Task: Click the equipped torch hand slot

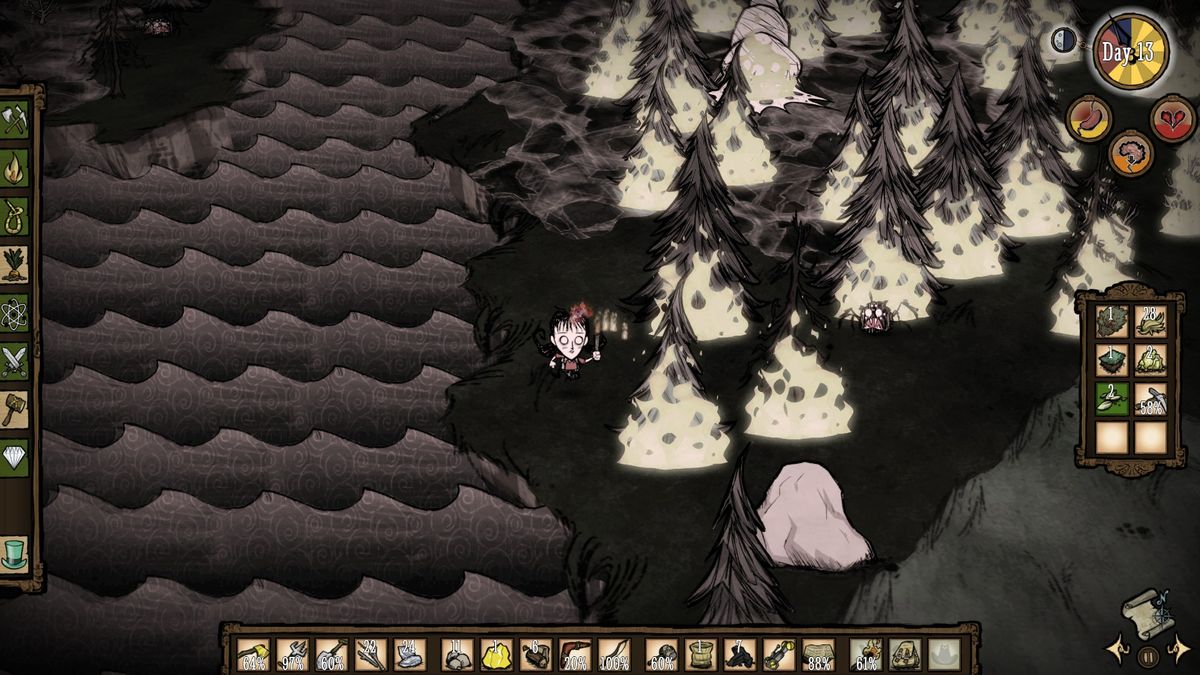Action: [x=866, y=653]
